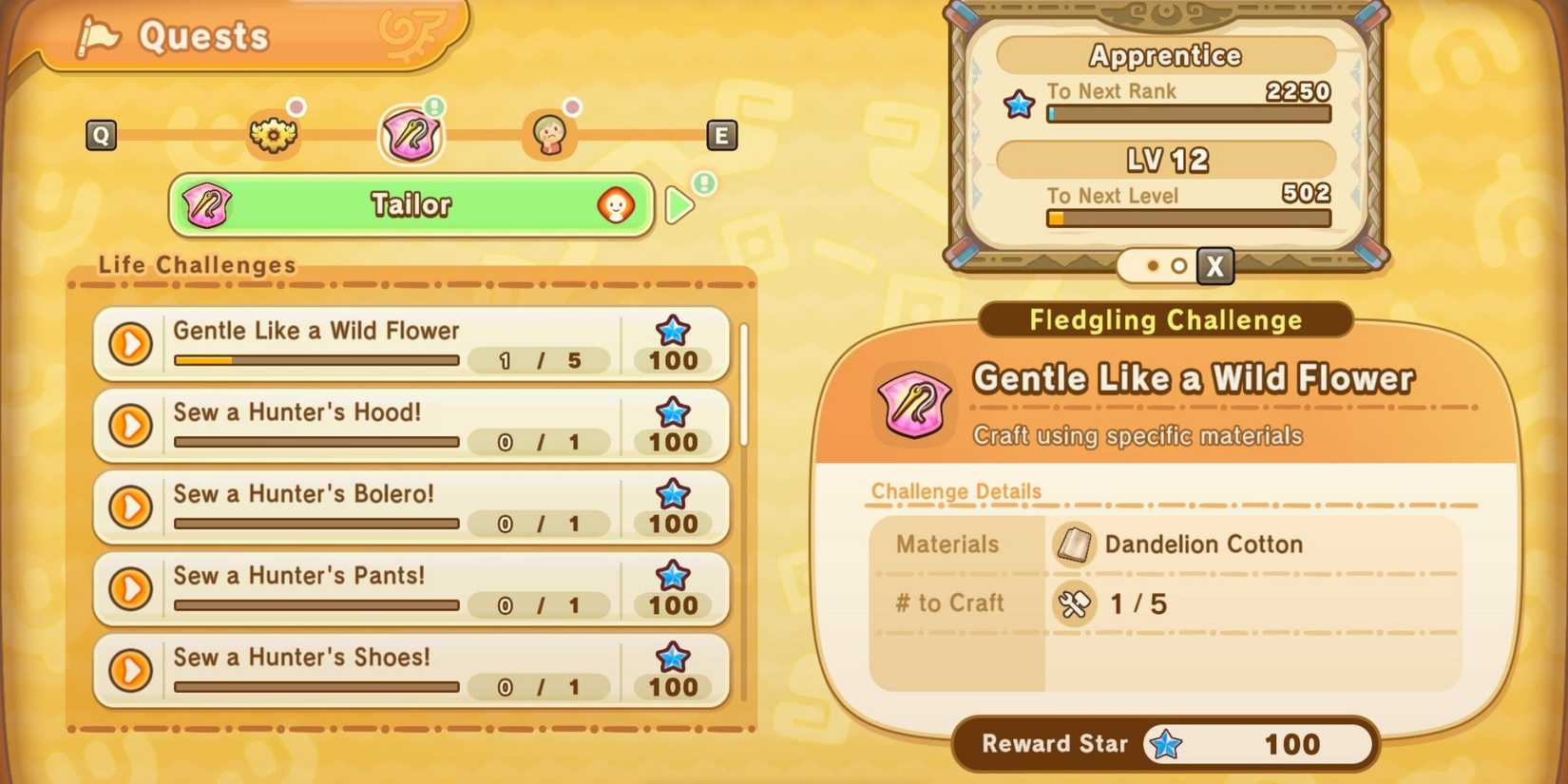
Task: Select the second page dot under the rank panel
Action: click(1179, 267)
